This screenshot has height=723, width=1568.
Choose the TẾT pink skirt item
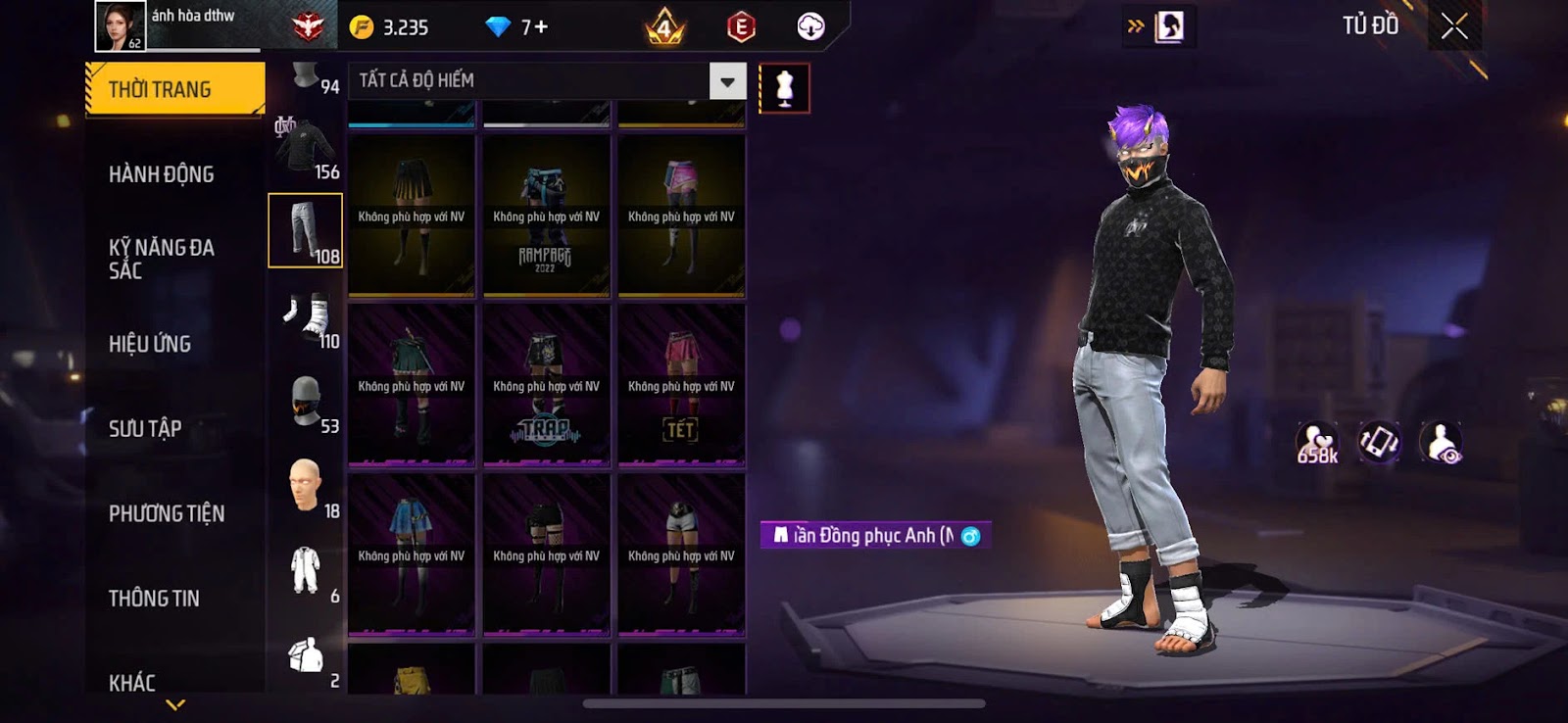pyautogui.click(x=681, y=385)
